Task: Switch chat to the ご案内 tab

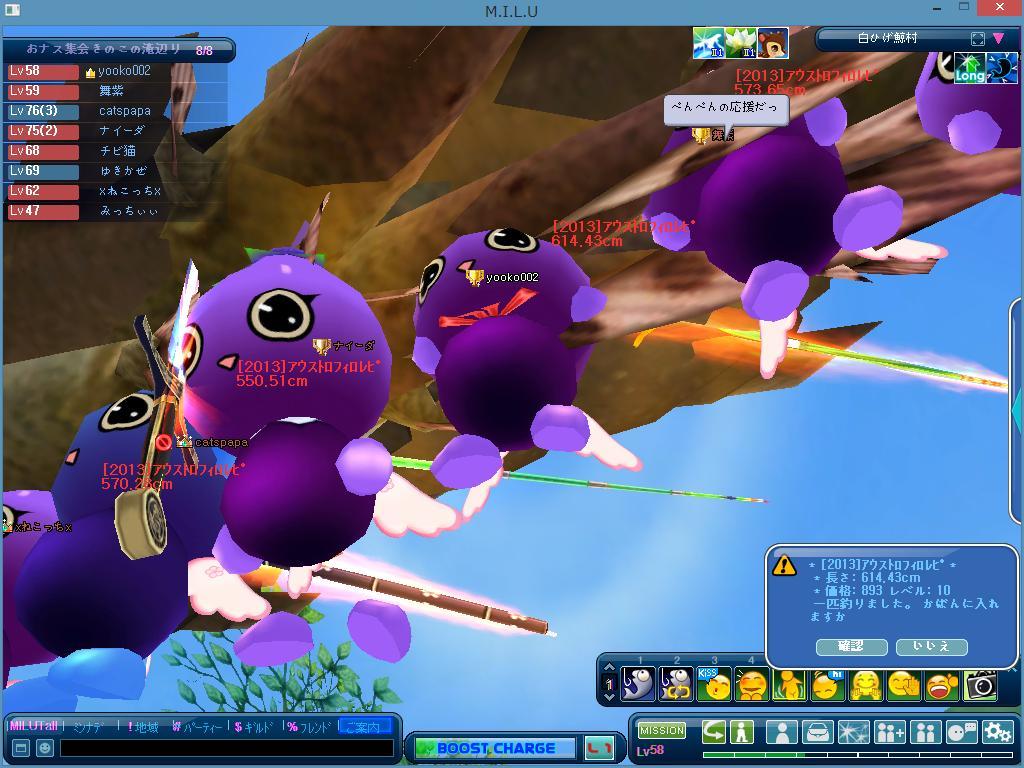Action: (363, 727)
